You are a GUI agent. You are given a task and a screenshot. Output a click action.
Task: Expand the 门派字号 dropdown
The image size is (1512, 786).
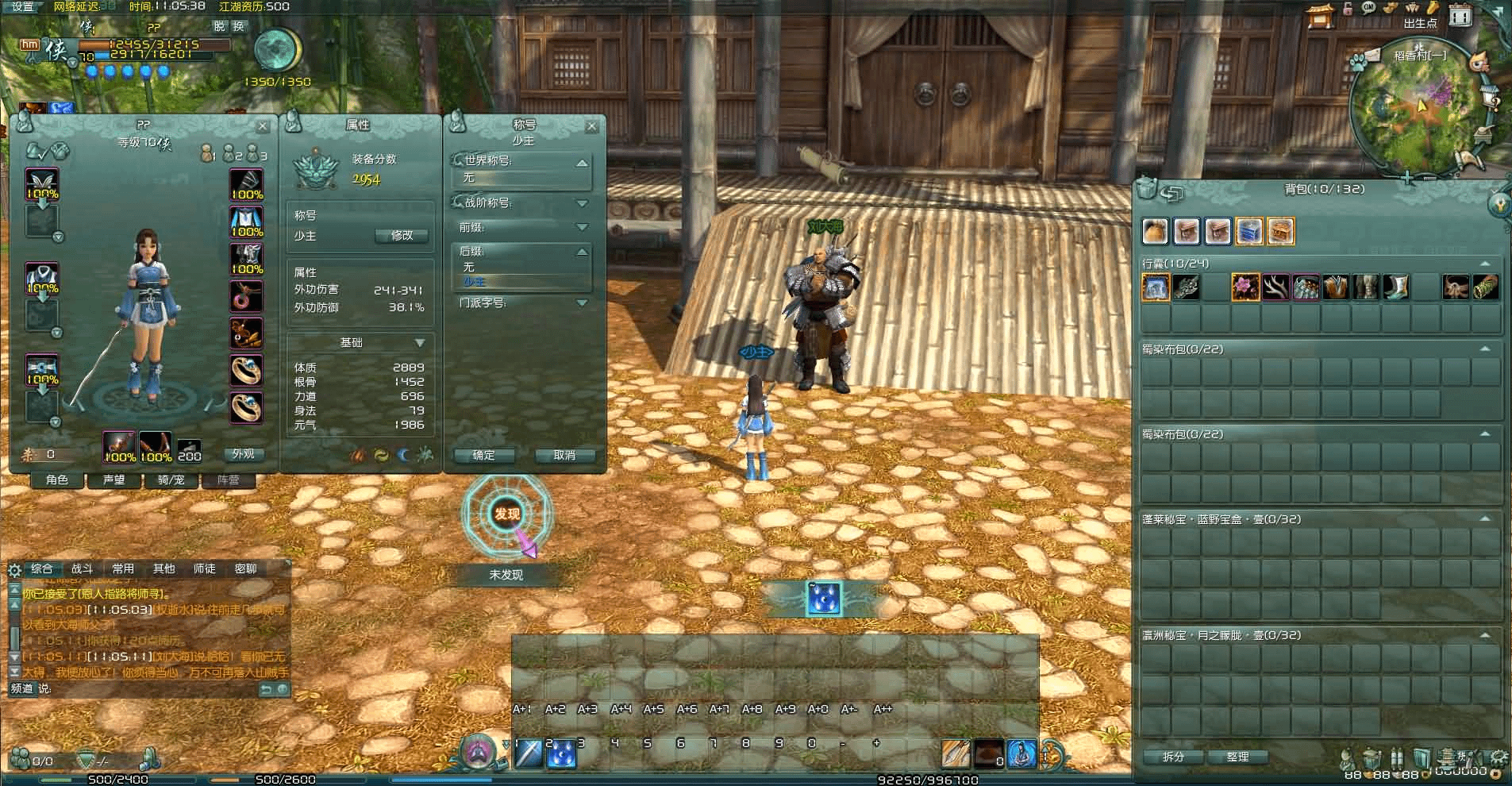(x=582, y=302)
